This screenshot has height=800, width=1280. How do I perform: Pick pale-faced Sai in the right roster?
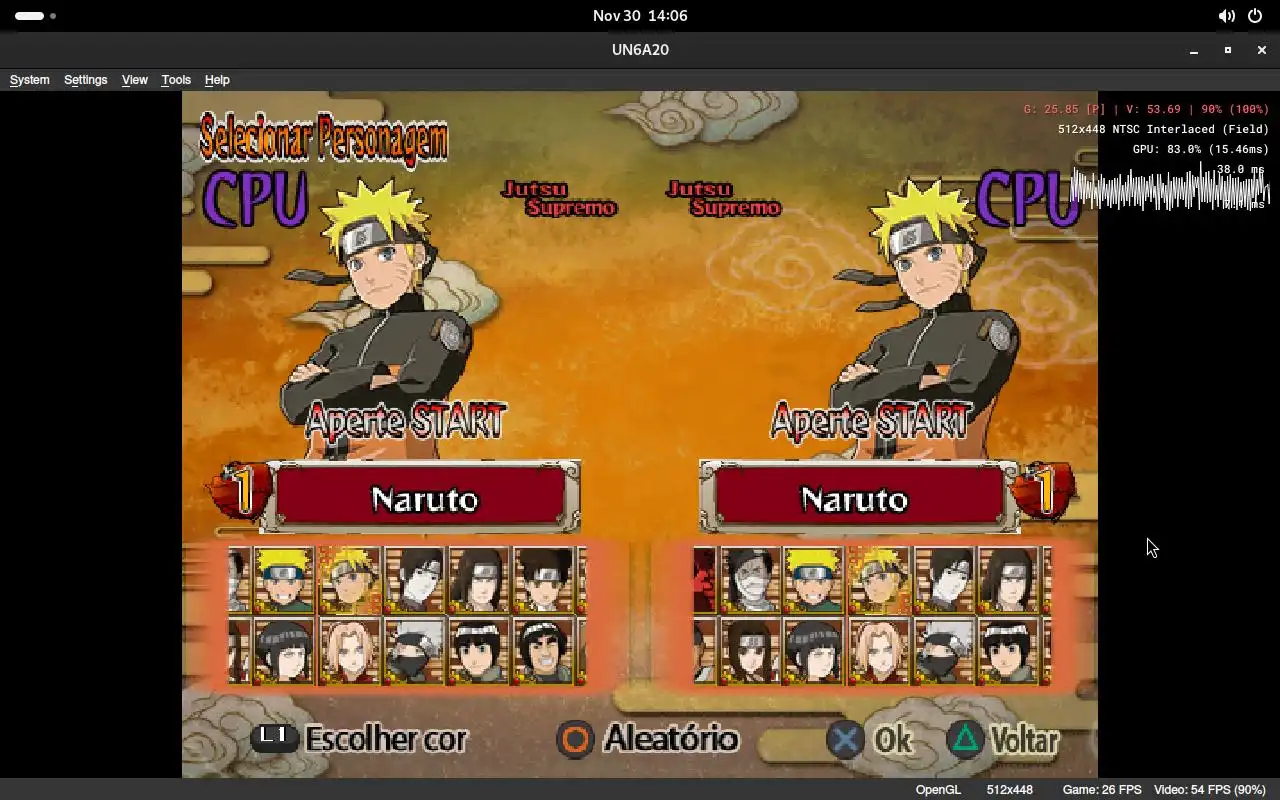coord(943,580)
